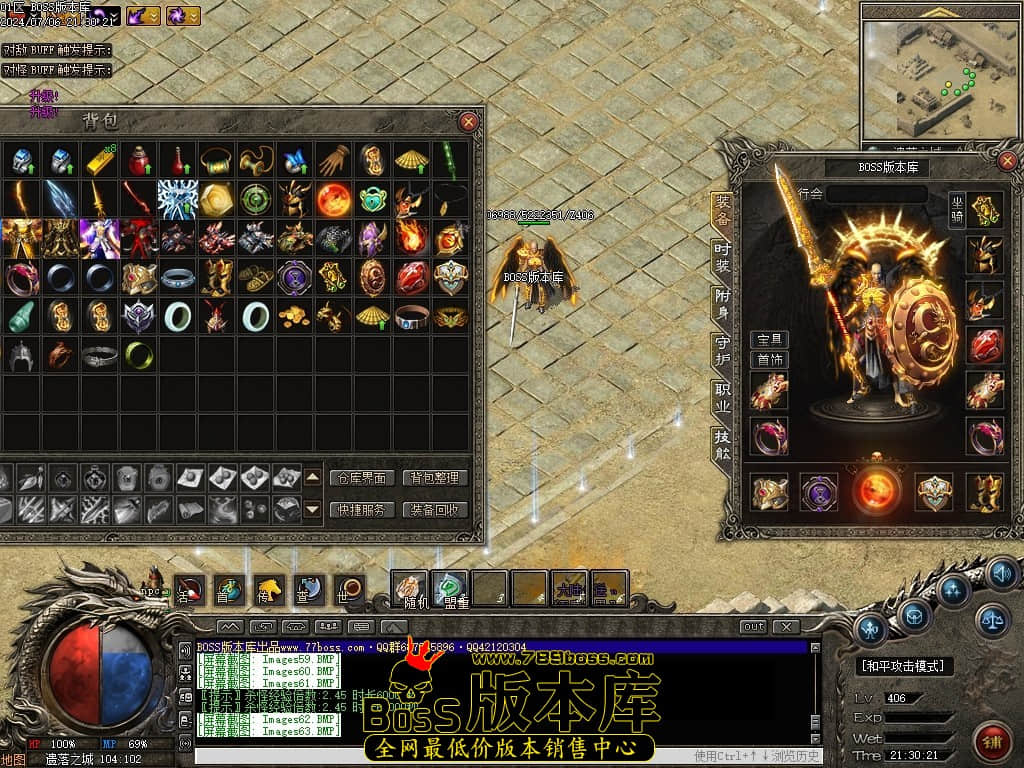Toggle the 和平攻击模式 attack mode

(x=907, y=666)
